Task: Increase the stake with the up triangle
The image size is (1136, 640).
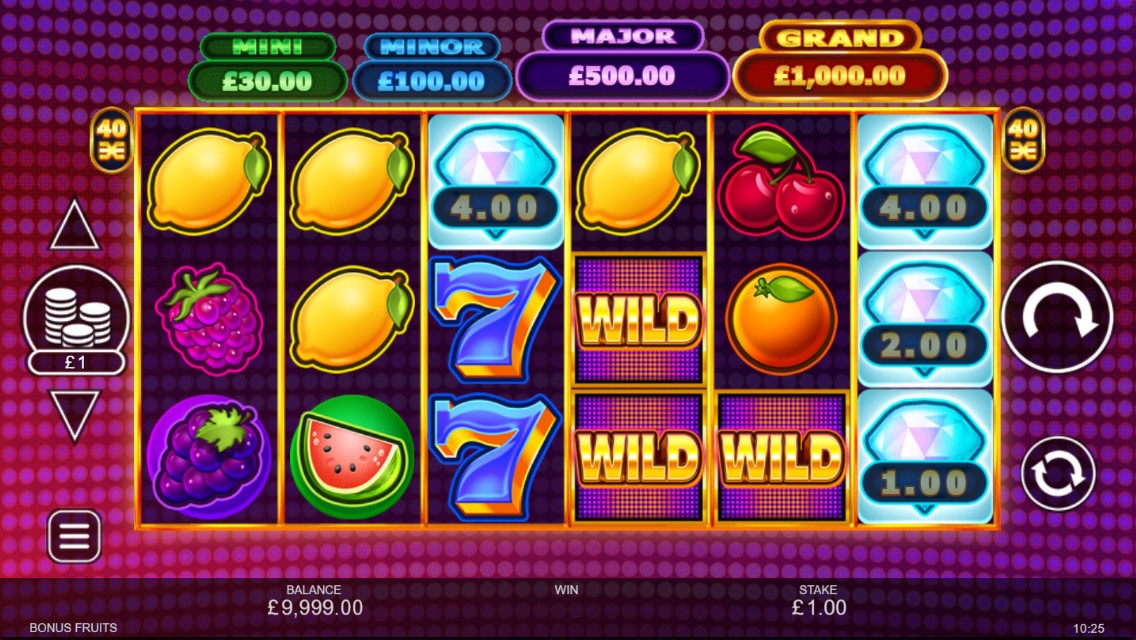Action: [75, 227]
